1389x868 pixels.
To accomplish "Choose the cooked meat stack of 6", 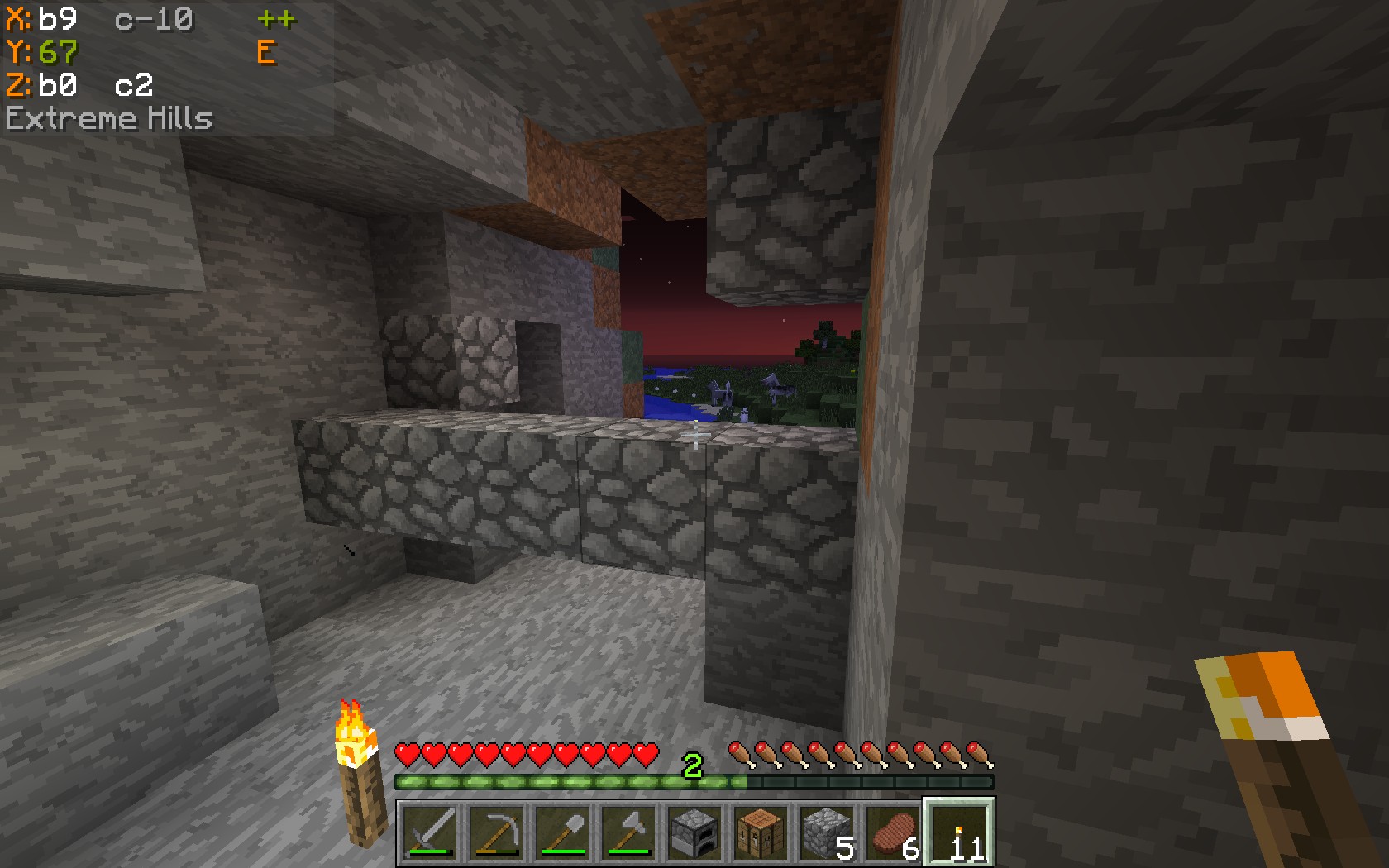I will tap(894, 832).
